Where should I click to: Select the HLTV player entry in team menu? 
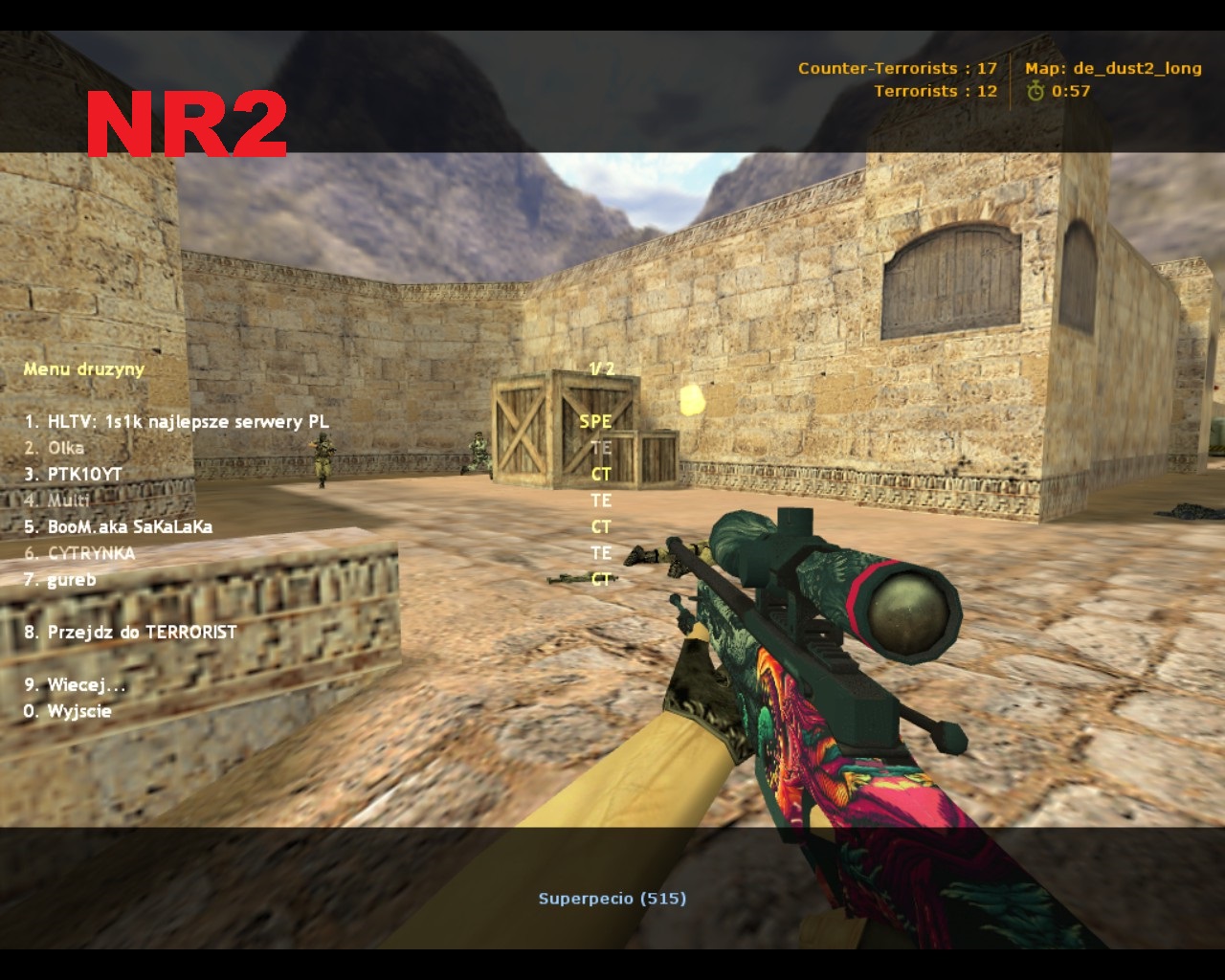click(x=177, y=422)
